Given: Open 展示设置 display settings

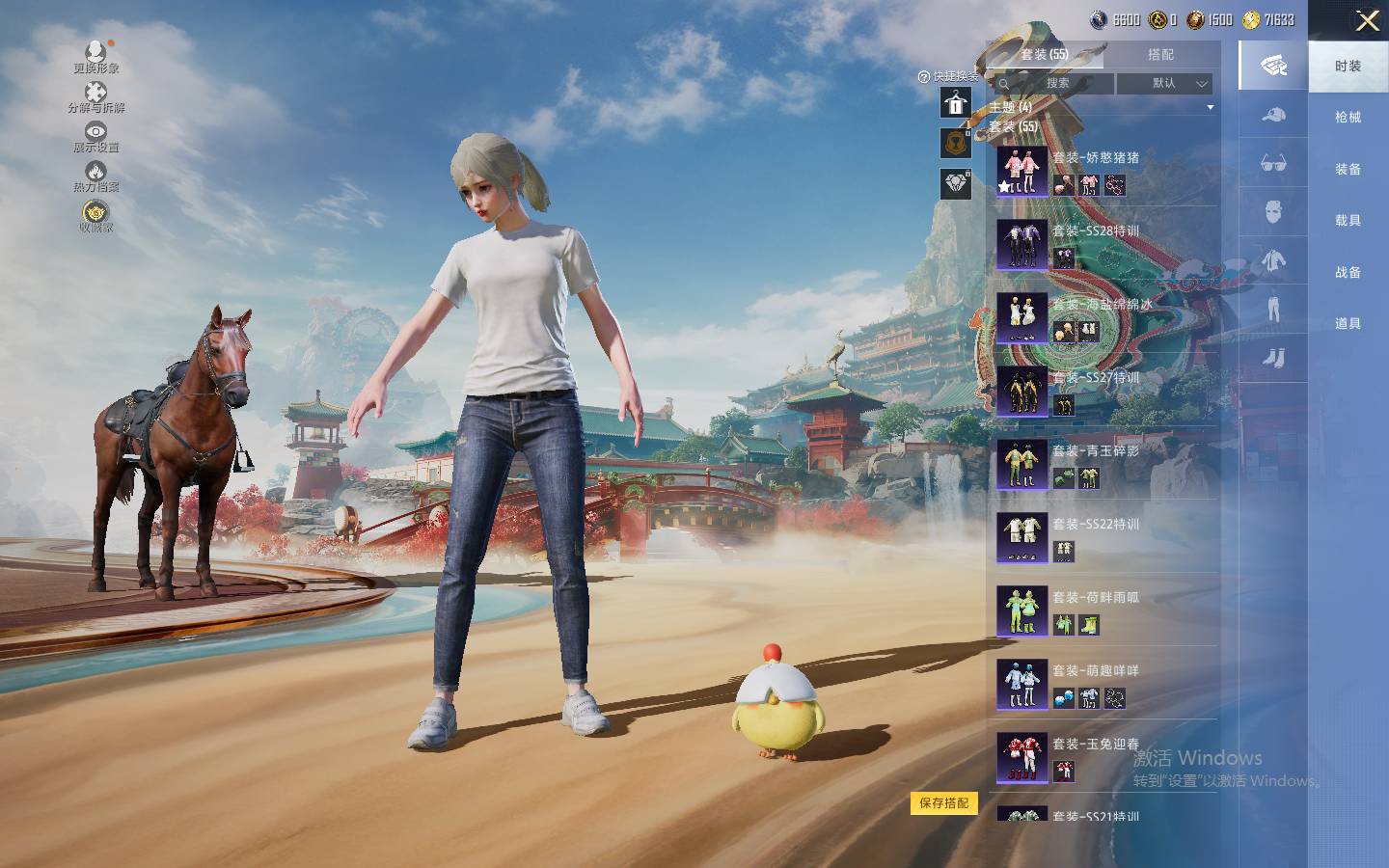Looking at the screenshot, I should (x=95, y=137).
